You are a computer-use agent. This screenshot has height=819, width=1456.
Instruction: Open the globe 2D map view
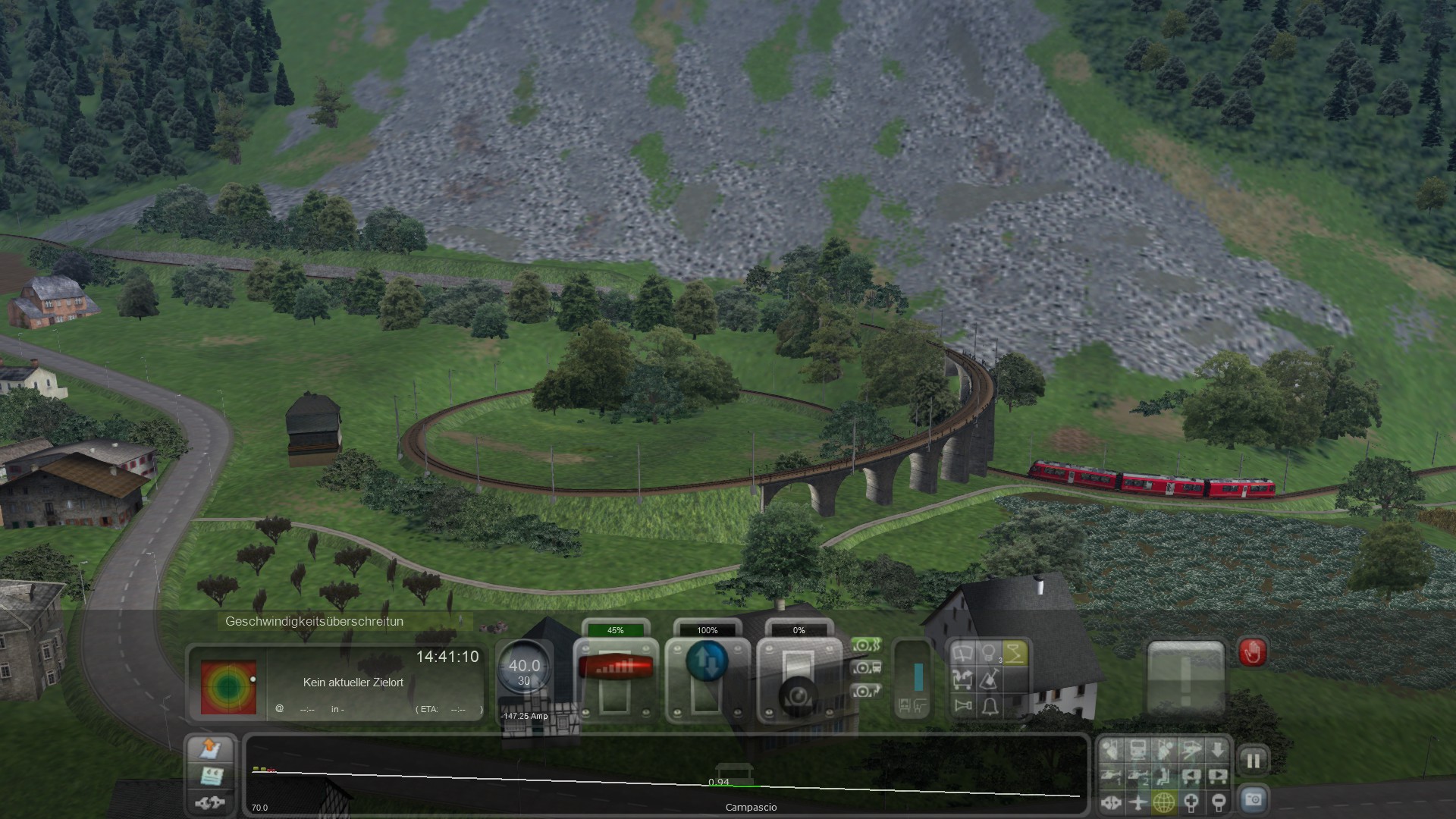[1164, 802]
